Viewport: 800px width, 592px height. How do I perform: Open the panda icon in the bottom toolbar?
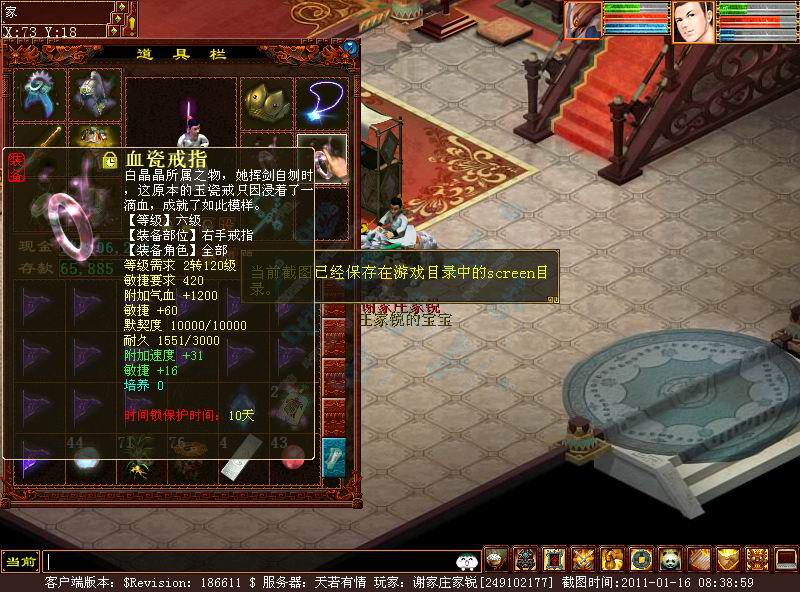[x=670, y=559]
